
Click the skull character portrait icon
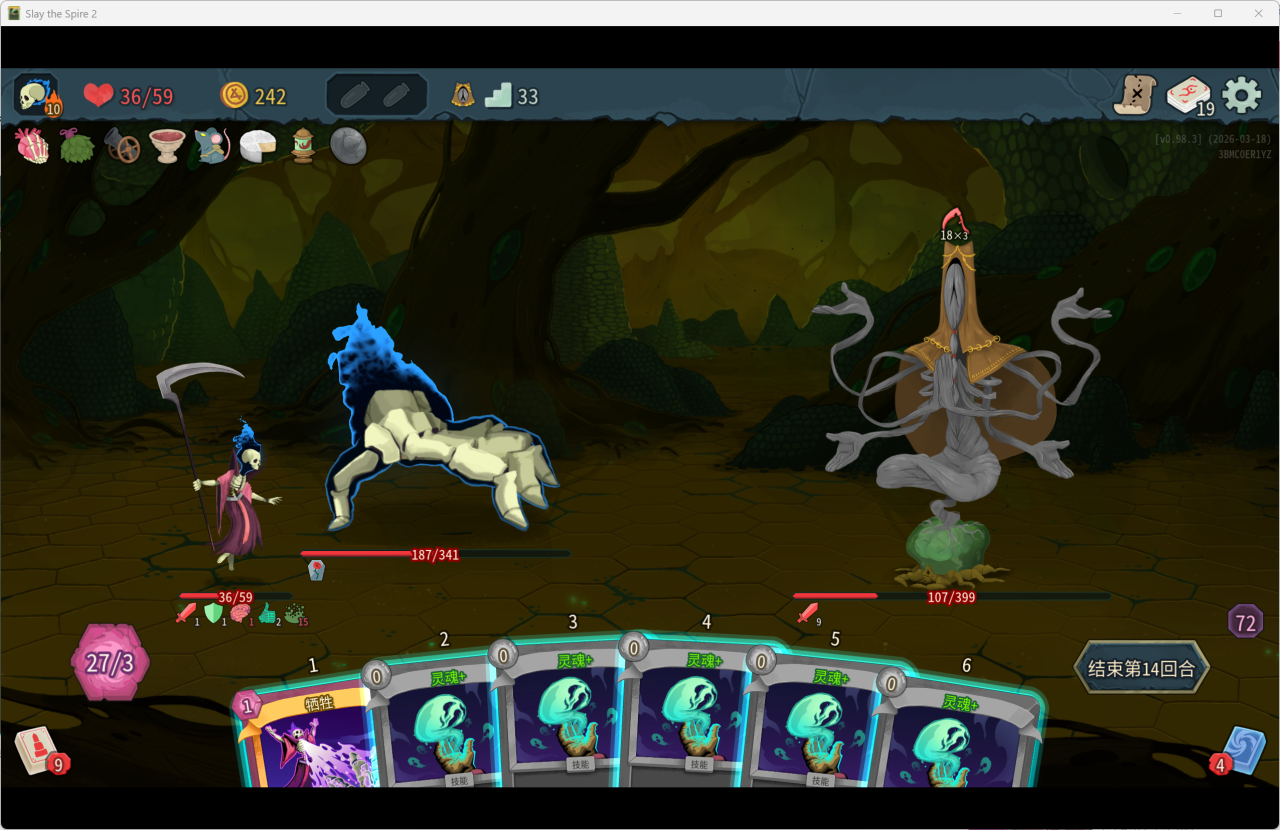click(36, 96)
